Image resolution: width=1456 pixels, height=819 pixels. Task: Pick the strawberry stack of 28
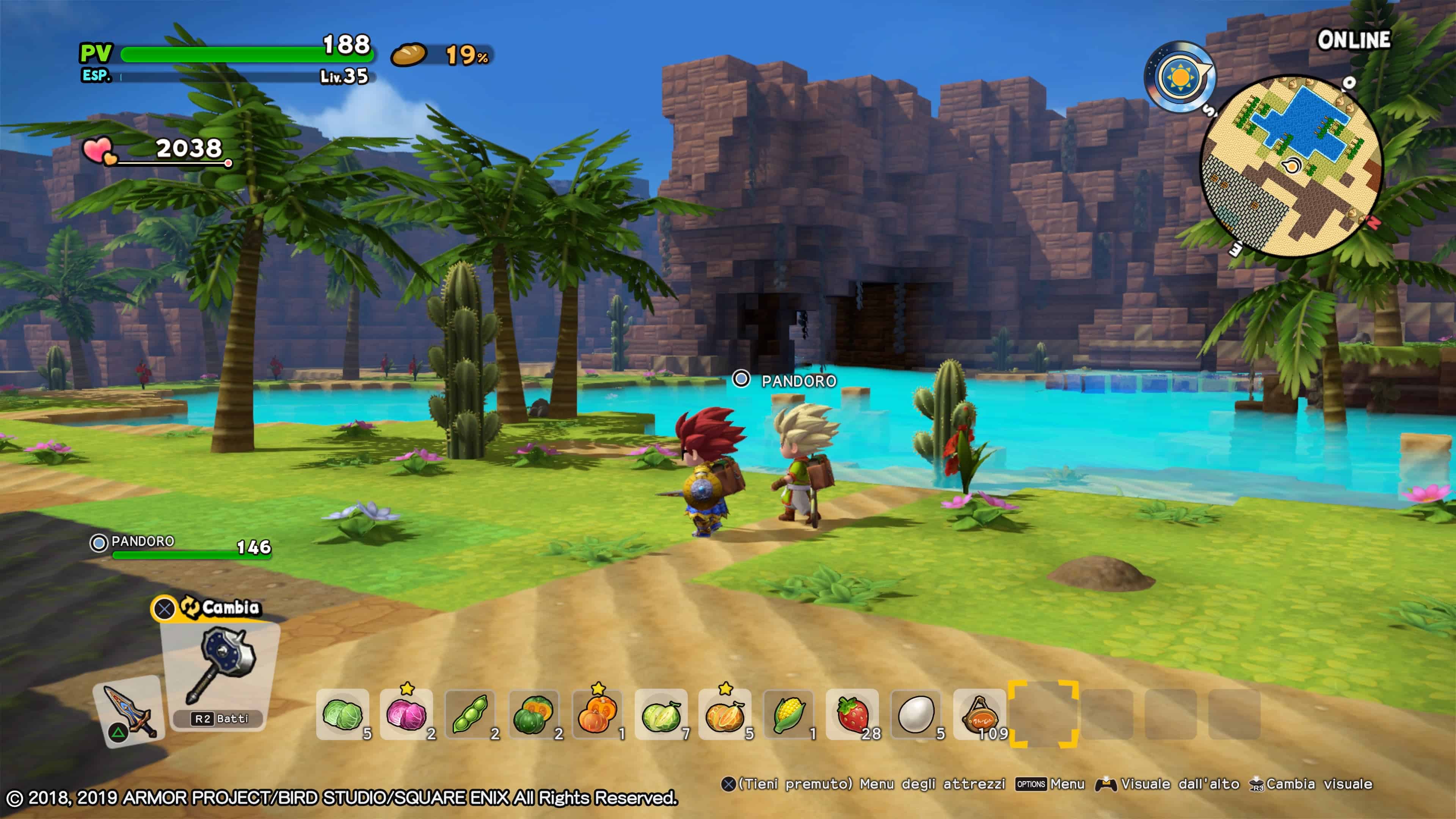(852, 714)
